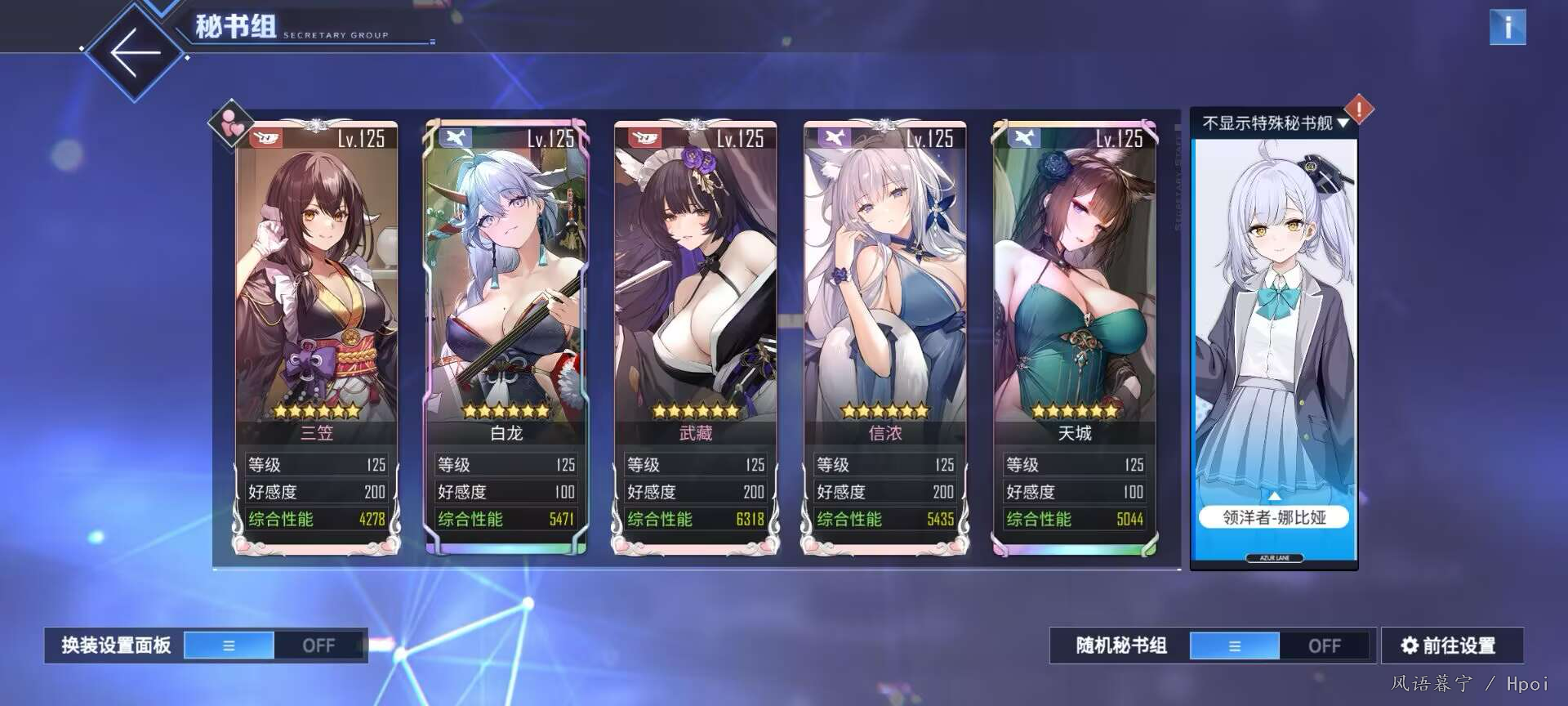Open the info help icon
The image size is (1568, 706).
(1507, 27)
